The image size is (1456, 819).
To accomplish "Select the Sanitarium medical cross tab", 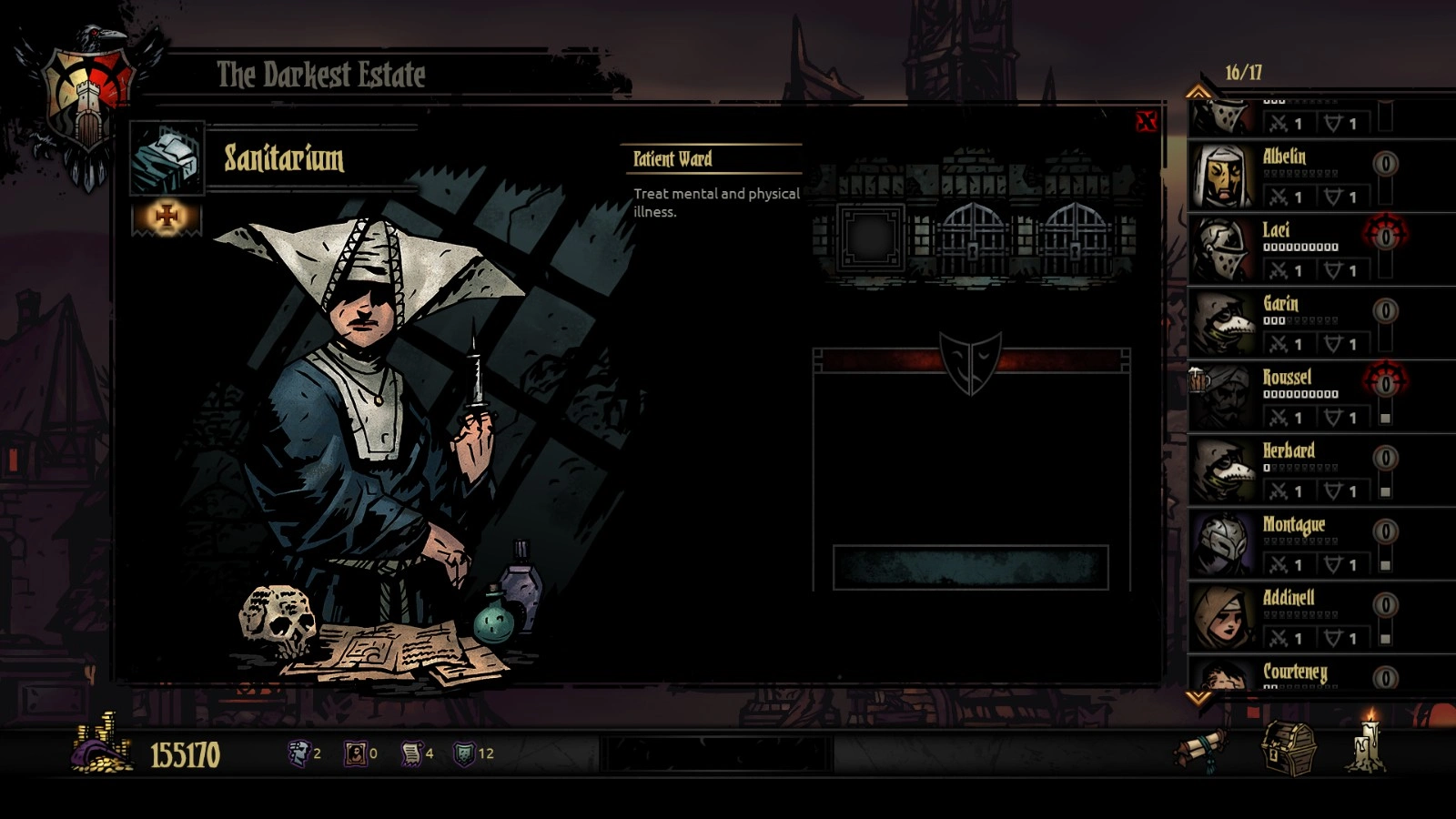I will coord(167,217).
